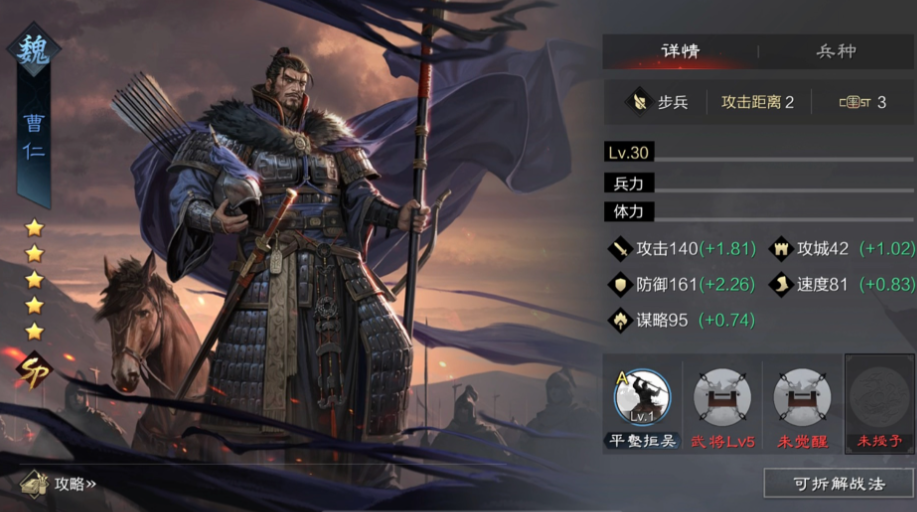Image resolution: width=917 pixels, height=512 pixels.
Task: Select the 平壑拒吴 skill slot
Action: pyautogui.click(x=641, y=402)
